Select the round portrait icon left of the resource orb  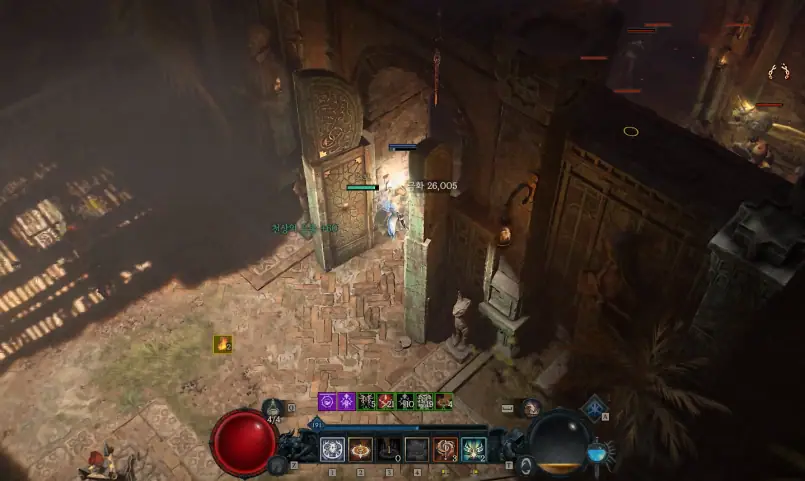(531, 408)
